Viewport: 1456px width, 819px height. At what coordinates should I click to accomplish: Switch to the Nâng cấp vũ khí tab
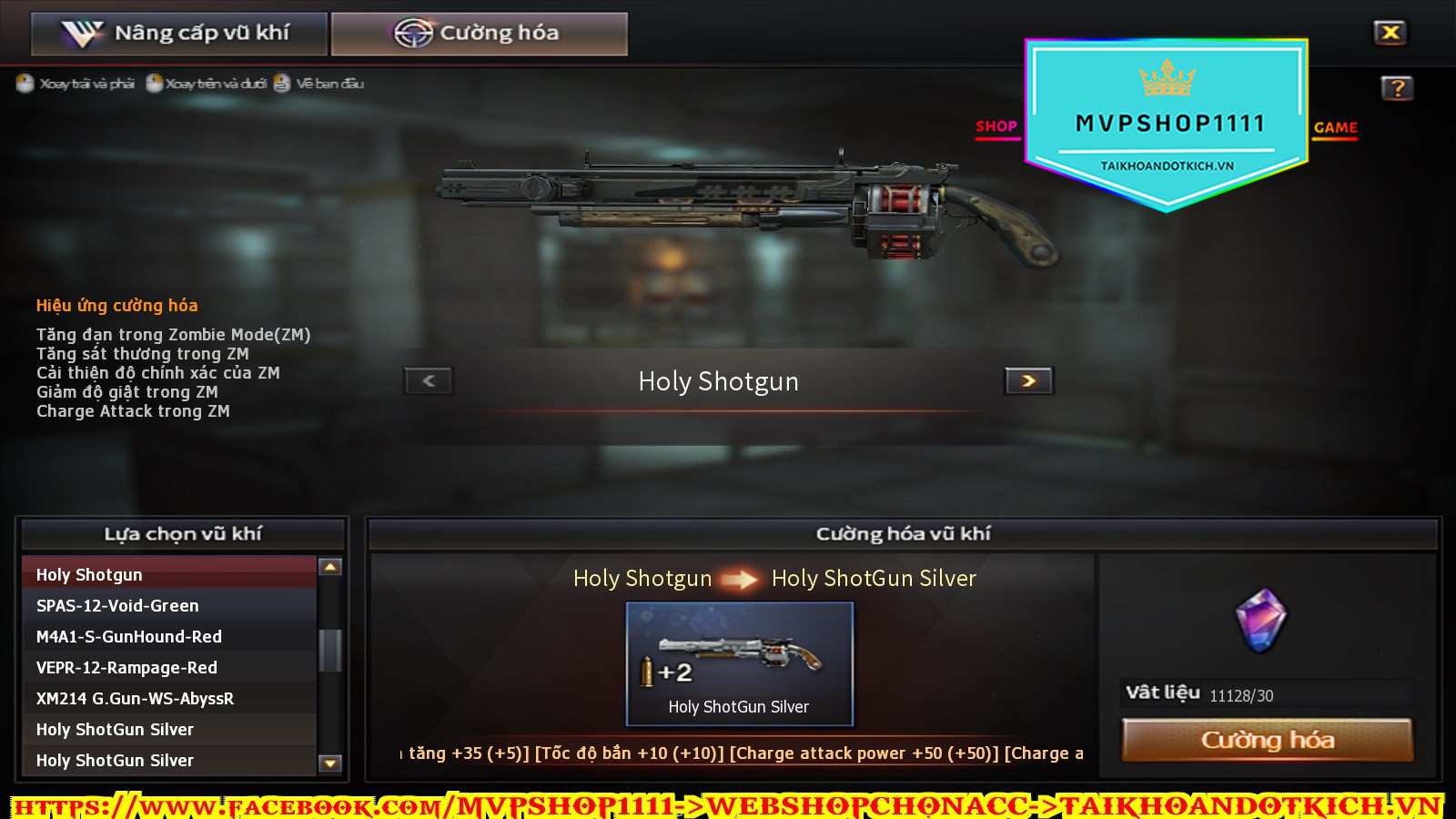coord(178,34)
